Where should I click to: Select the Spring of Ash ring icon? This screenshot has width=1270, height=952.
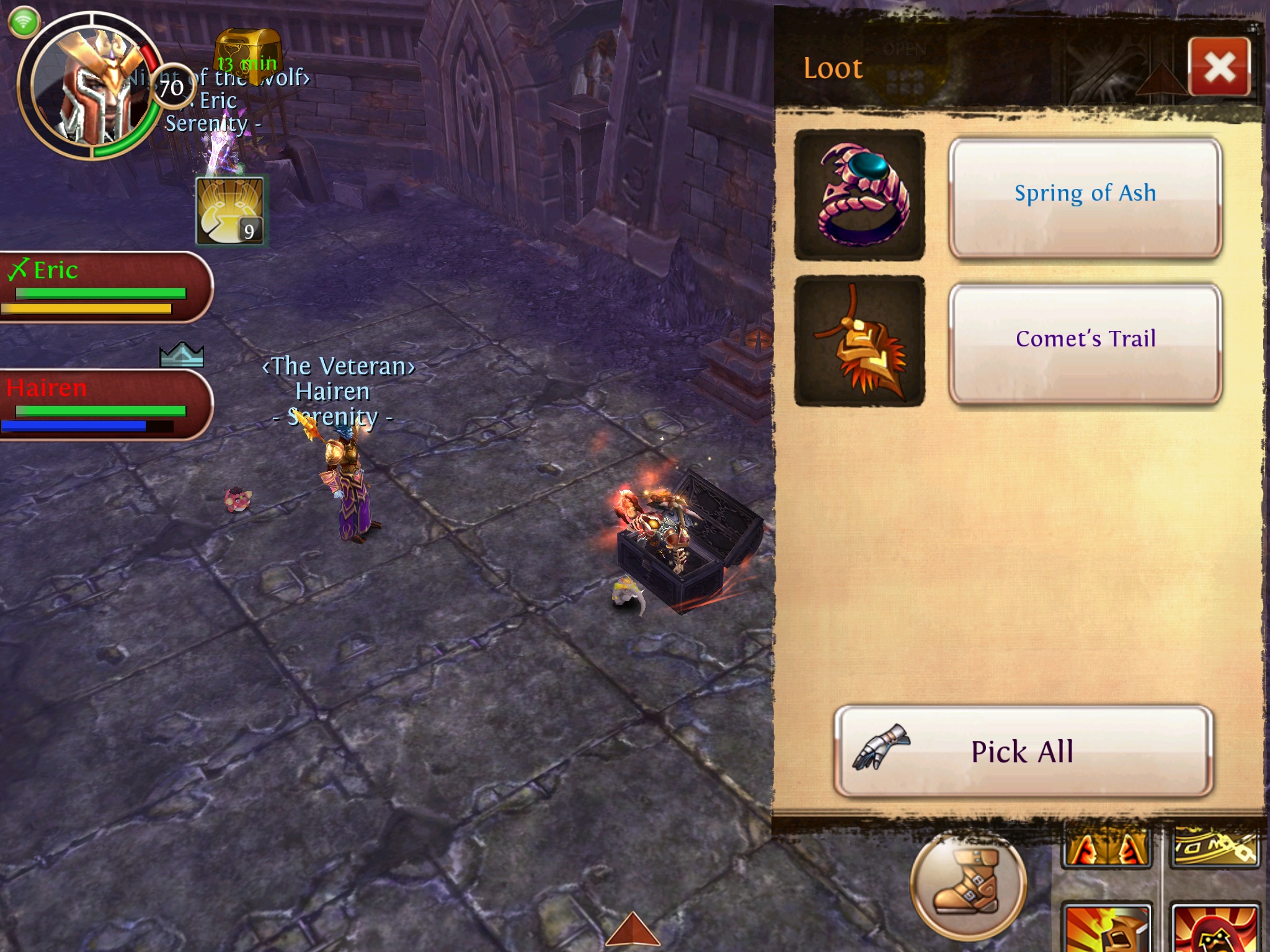[x=859, y=195]
